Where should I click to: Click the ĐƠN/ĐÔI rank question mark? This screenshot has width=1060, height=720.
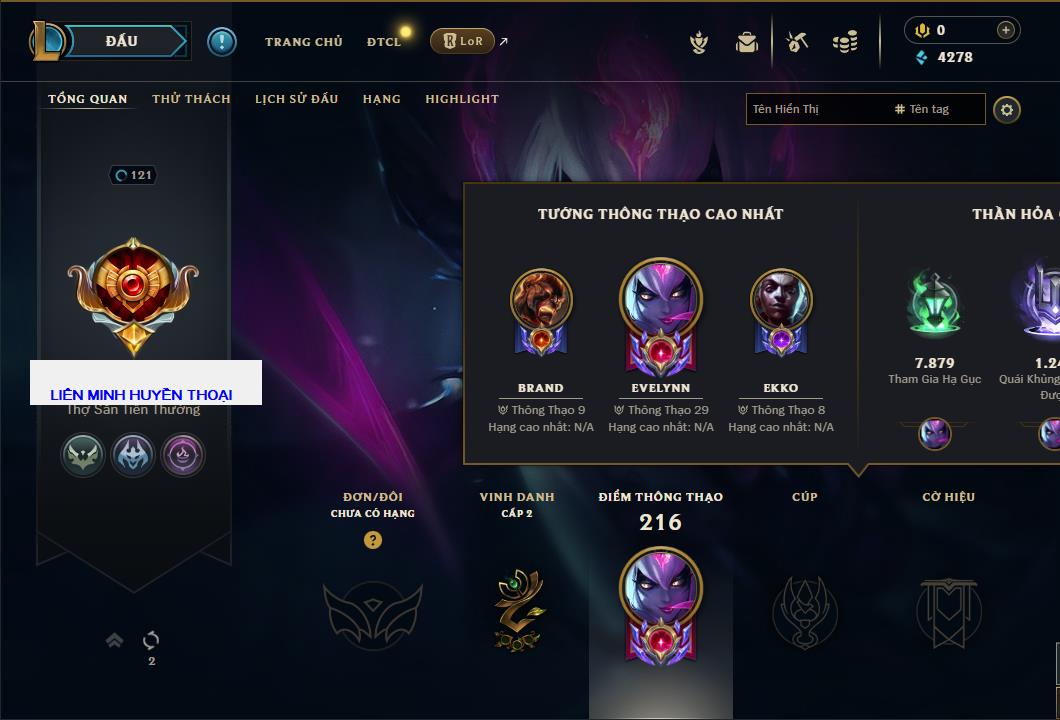pos(373,540)
